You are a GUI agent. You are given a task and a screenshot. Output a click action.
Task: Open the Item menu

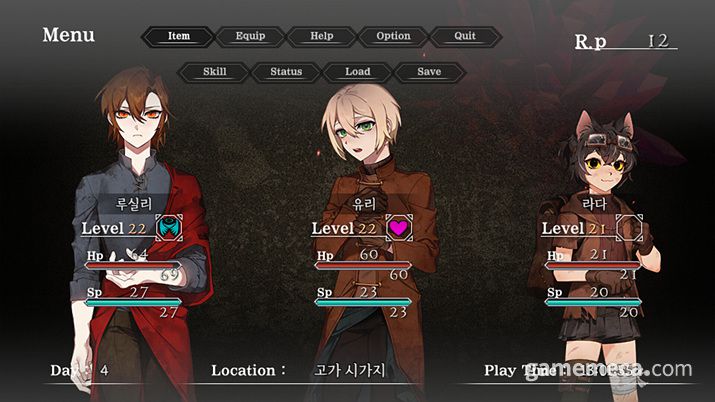click(178, 36)
